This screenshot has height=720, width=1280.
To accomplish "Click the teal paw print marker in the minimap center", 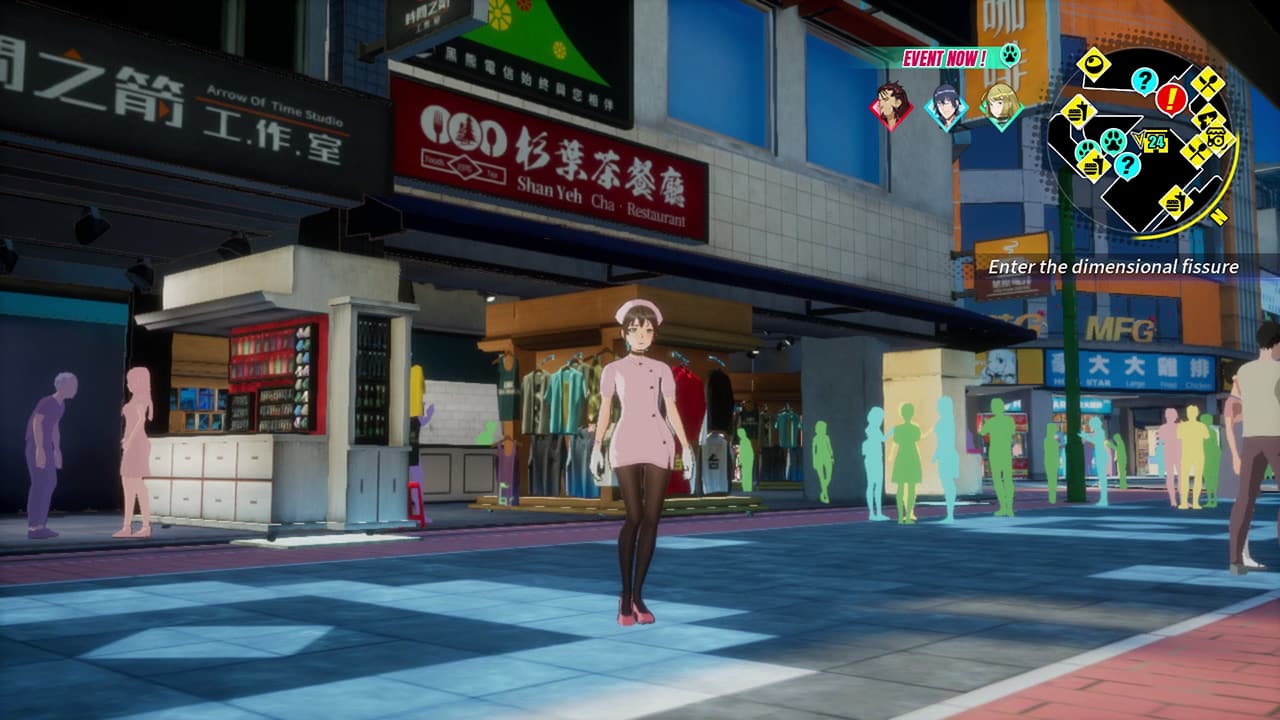I will (x=1112, y=140).
